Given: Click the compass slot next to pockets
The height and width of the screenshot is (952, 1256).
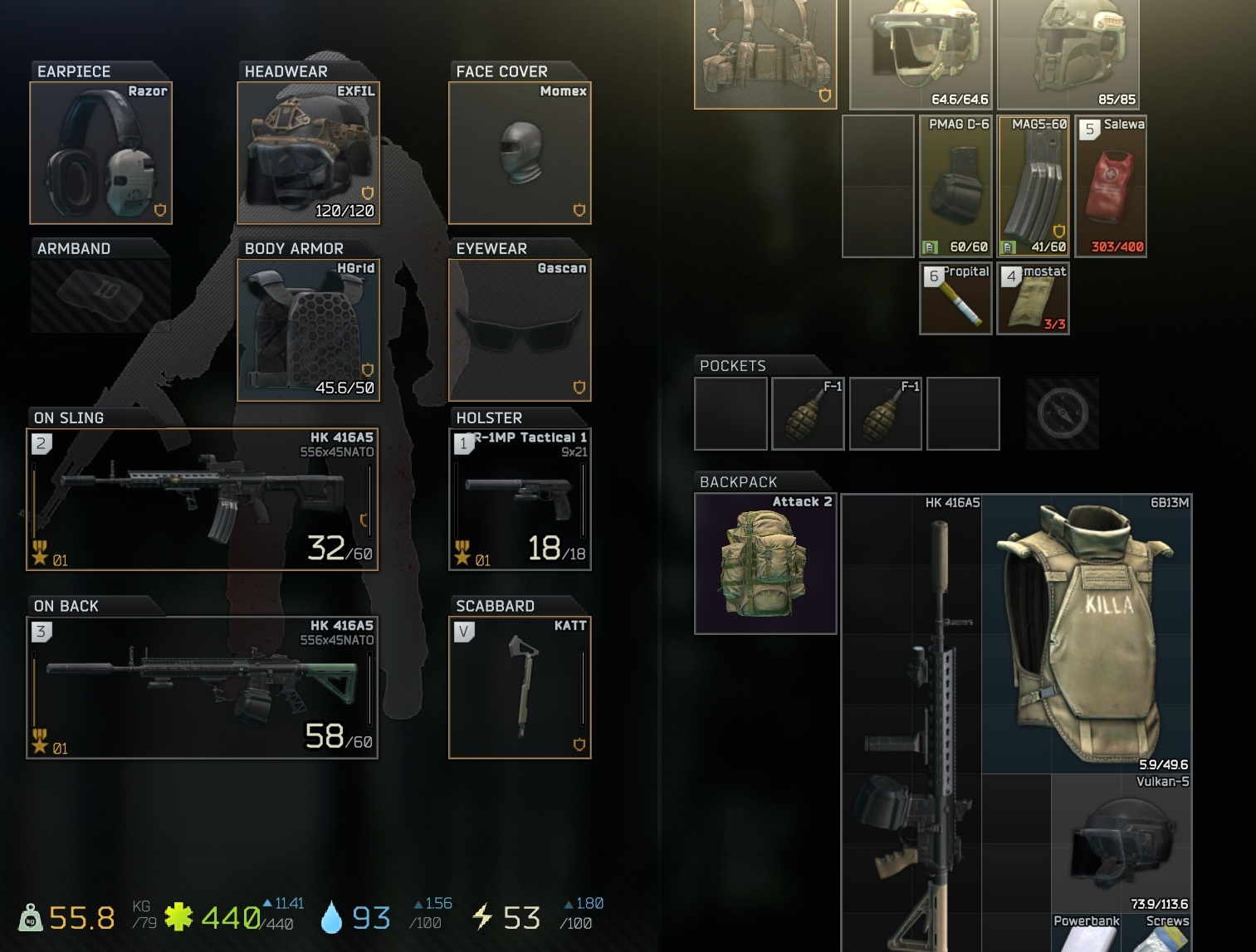Looking at the screenshot, I should [x=1062, y=413].
